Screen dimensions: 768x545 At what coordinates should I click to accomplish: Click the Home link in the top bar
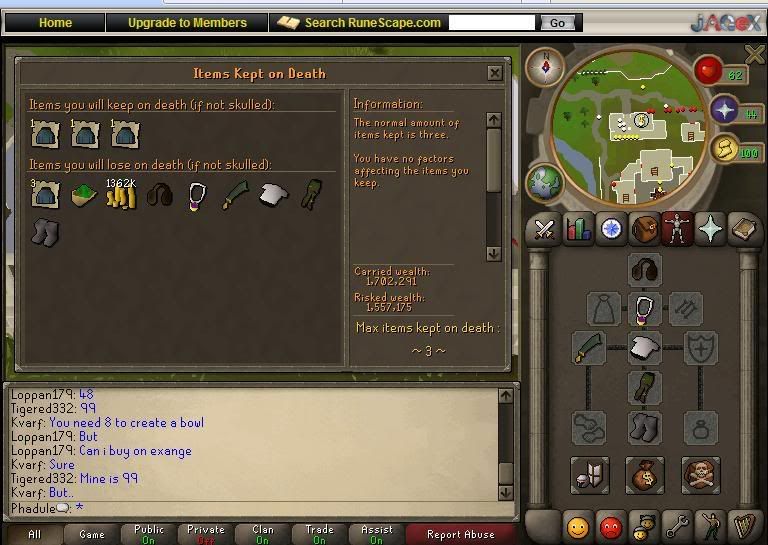(55, 22)
